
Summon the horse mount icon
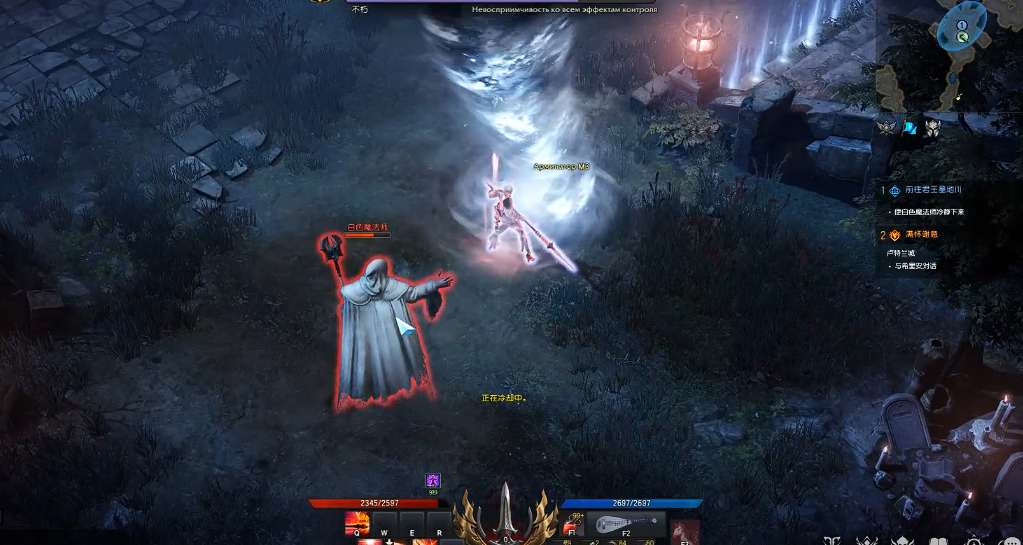686,531
